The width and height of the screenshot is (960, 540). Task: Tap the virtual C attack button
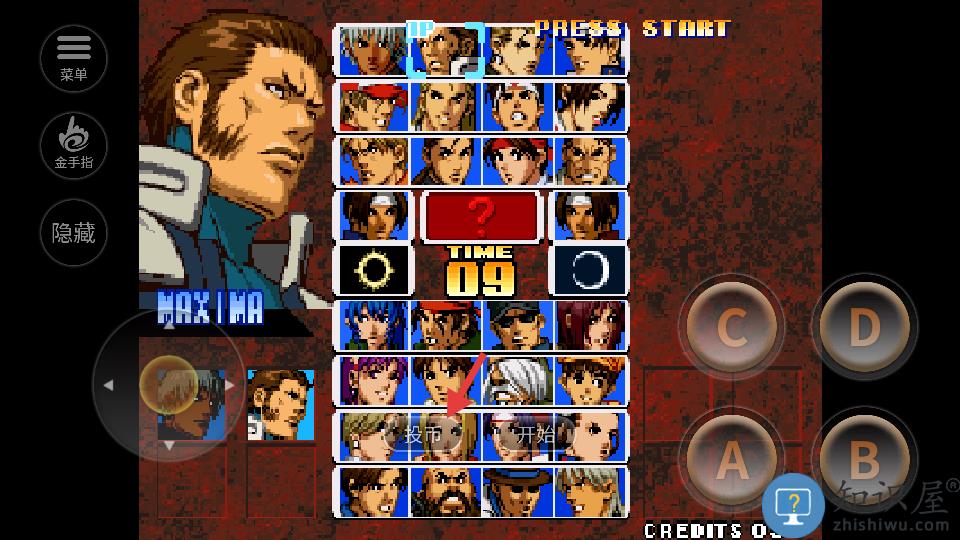(732, 328)
